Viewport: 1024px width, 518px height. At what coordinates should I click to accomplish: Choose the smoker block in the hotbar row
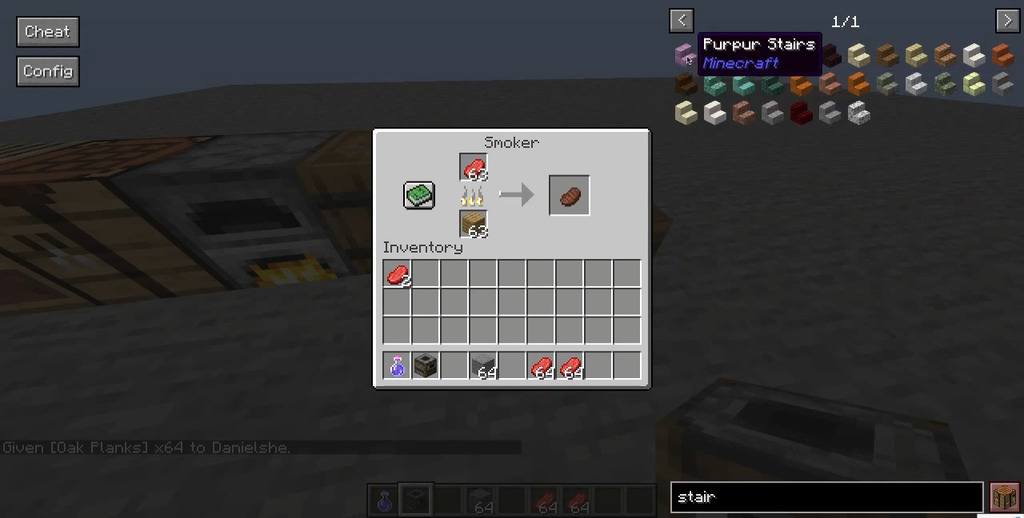tap(426, 366)
